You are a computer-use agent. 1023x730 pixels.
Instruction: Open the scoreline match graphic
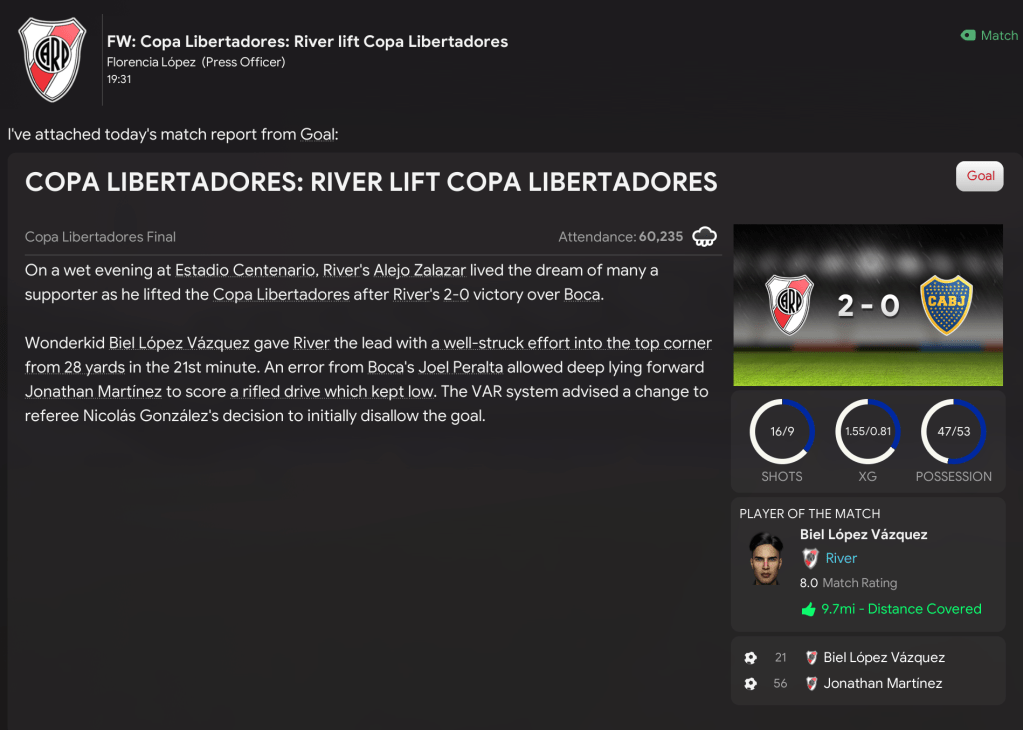click(867, 305)
